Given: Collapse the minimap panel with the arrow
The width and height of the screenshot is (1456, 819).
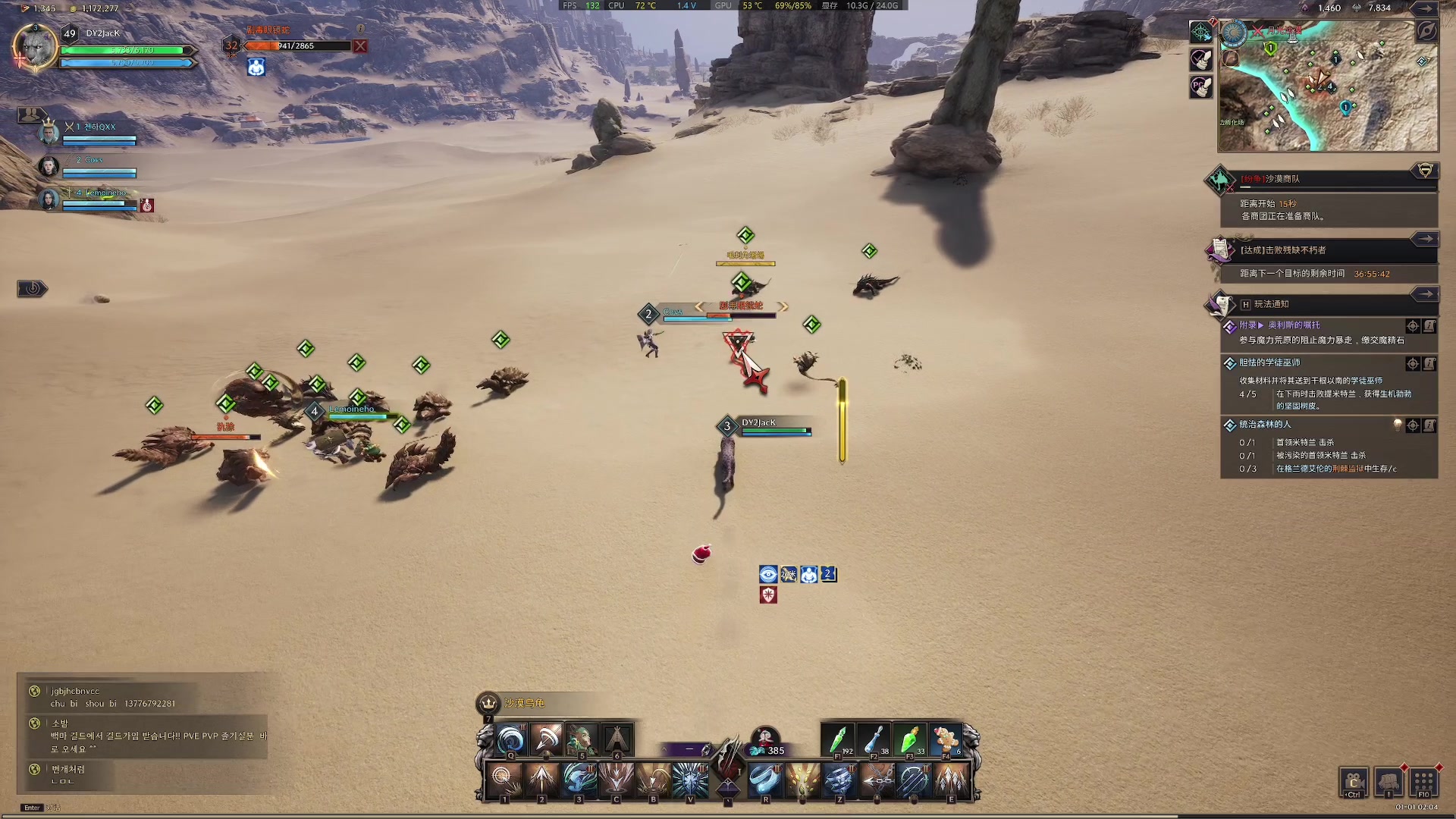Looking at the screenshot, I should 1426,8.
